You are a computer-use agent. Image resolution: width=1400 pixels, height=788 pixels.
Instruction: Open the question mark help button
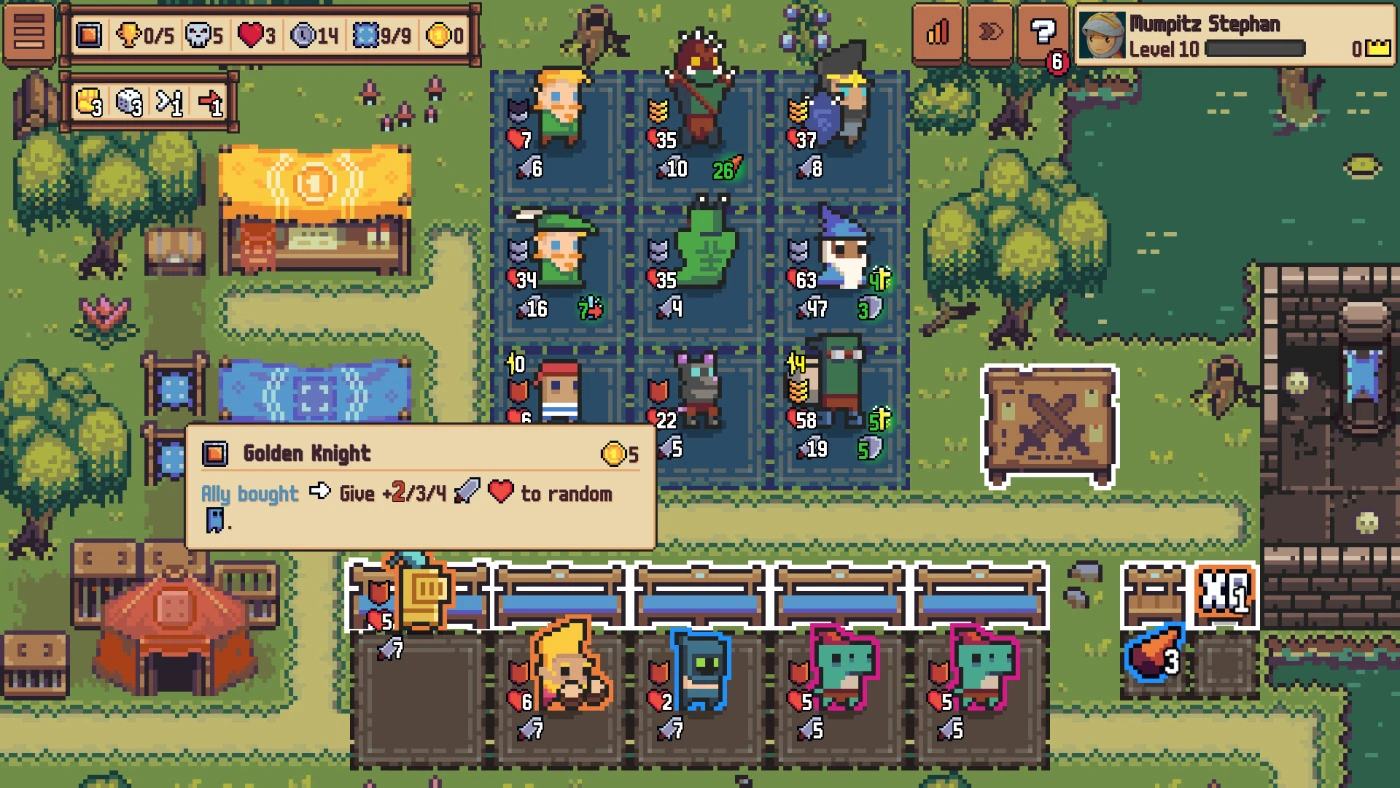click(1042, 35)
